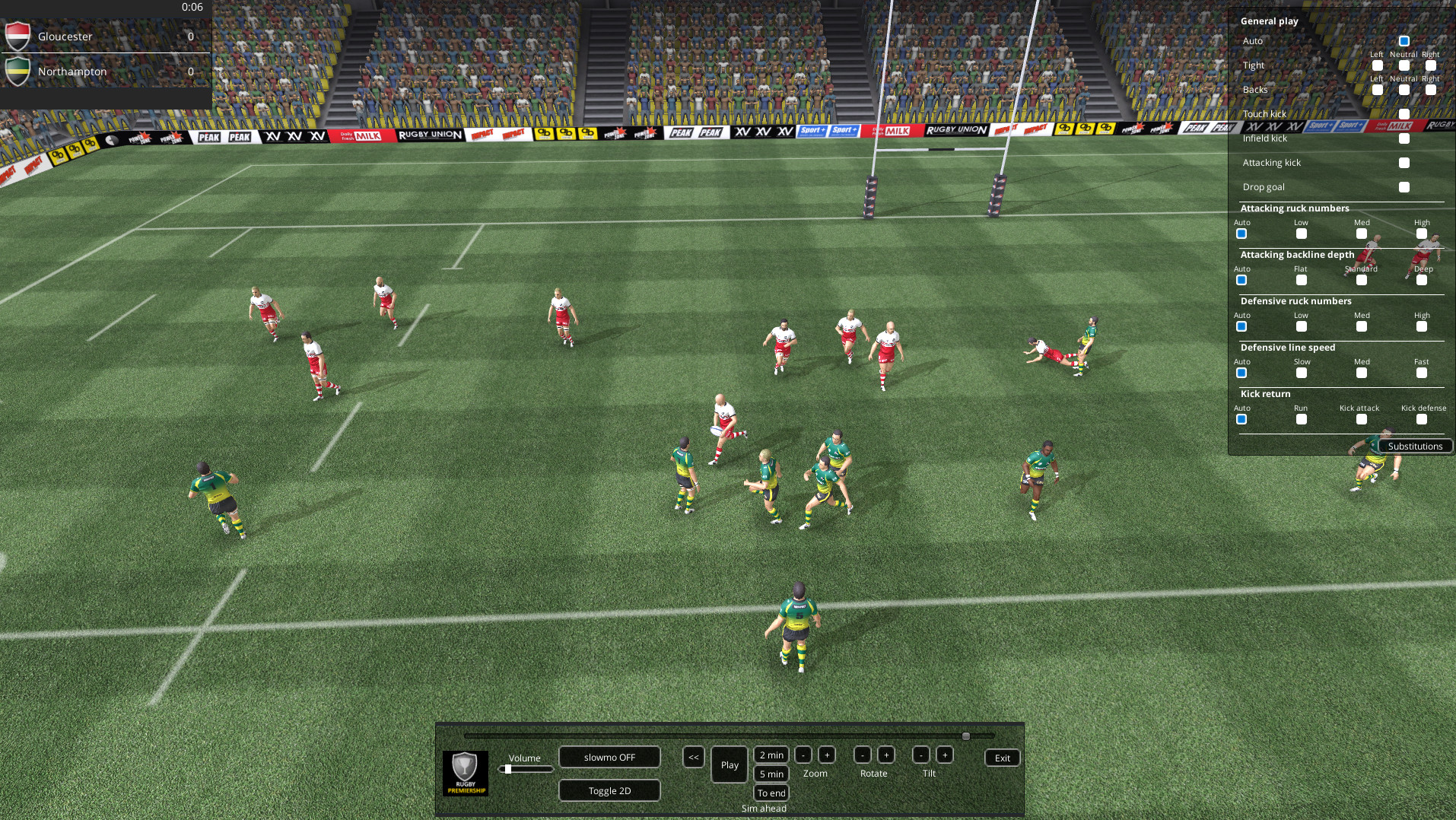1456x820 pixels.
Task: Enable the Touch kick checkbox
Action: 1404,113
